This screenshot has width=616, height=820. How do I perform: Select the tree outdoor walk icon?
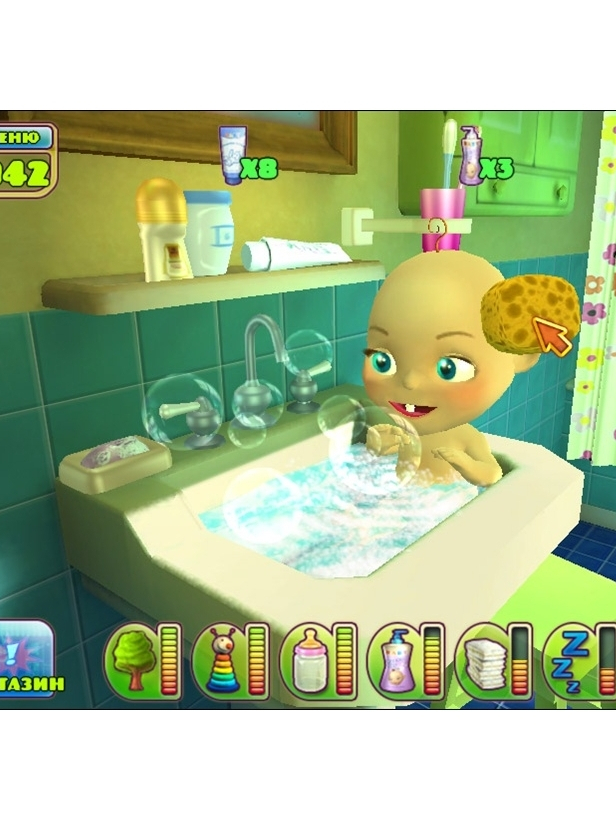click(129, 660)
